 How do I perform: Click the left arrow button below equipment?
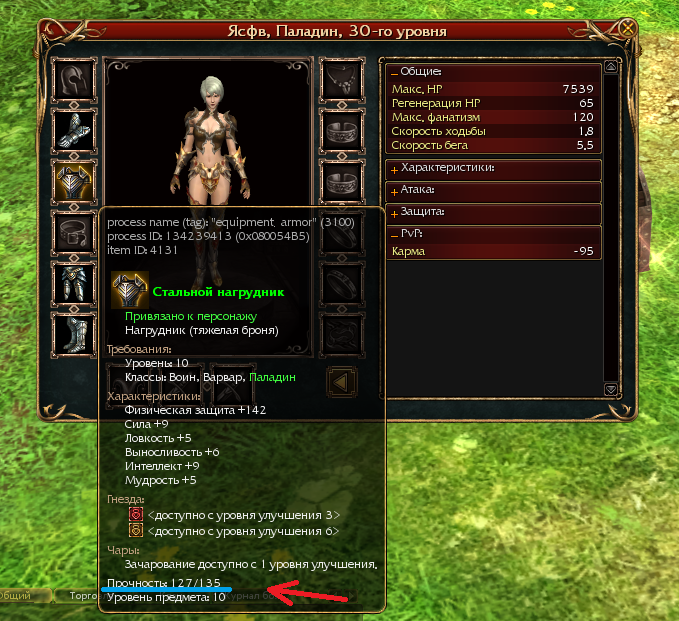(x=342, y=381)
